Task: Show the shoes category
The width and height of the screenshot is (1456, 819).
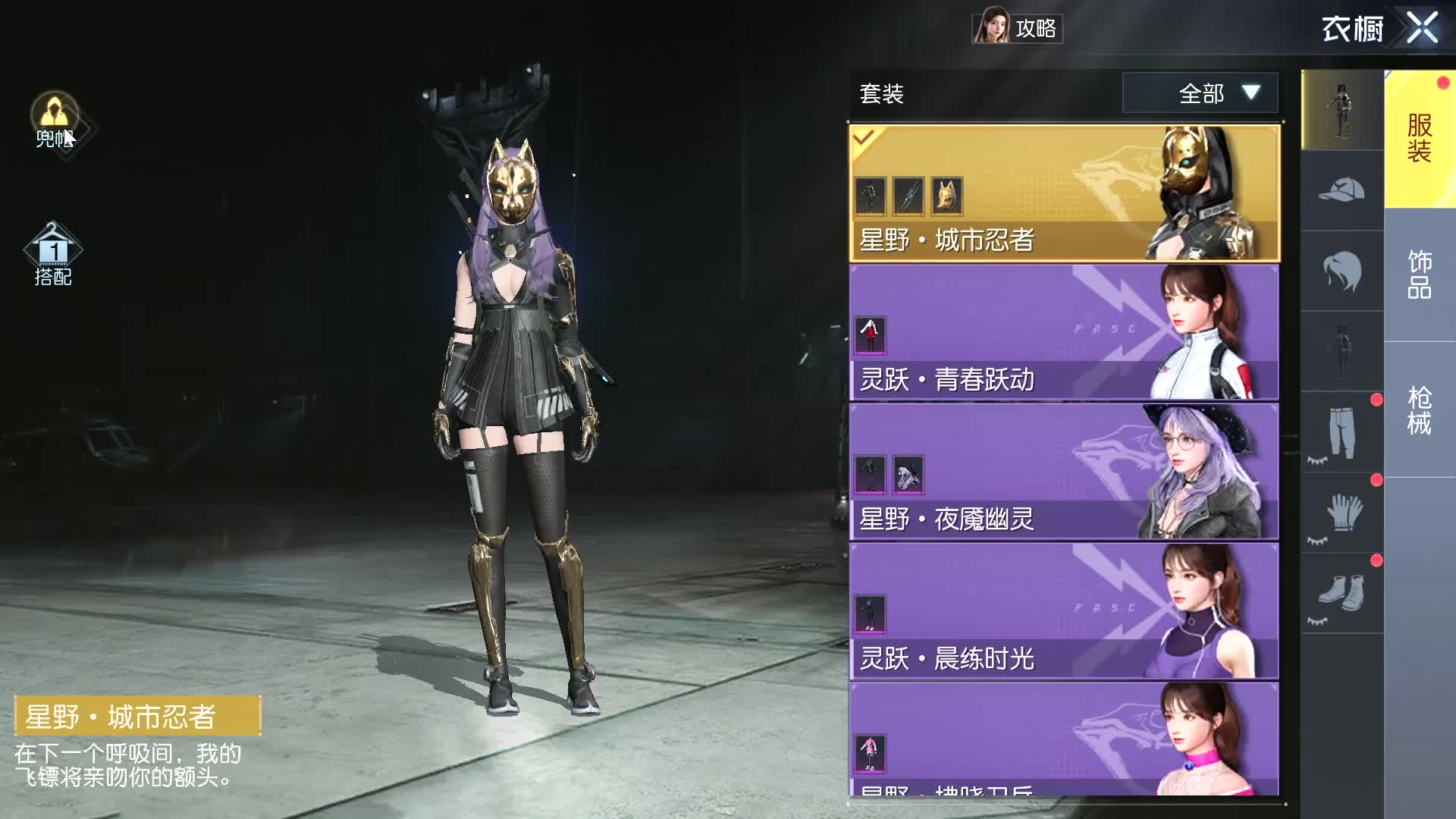Action: [x=1341, y=594]
